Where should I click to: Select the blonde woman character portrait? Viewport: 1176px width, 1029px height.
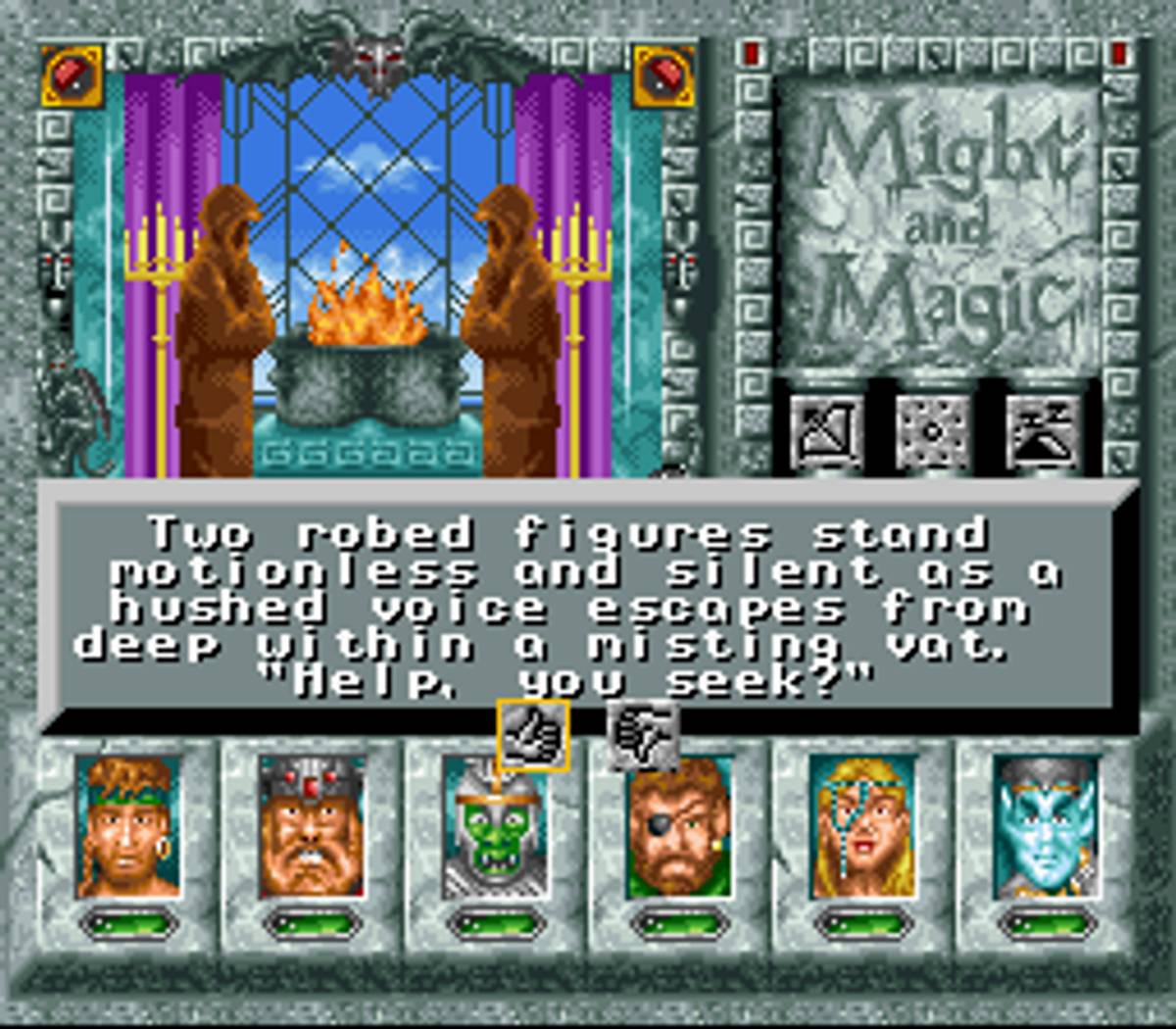pos(862,828)
